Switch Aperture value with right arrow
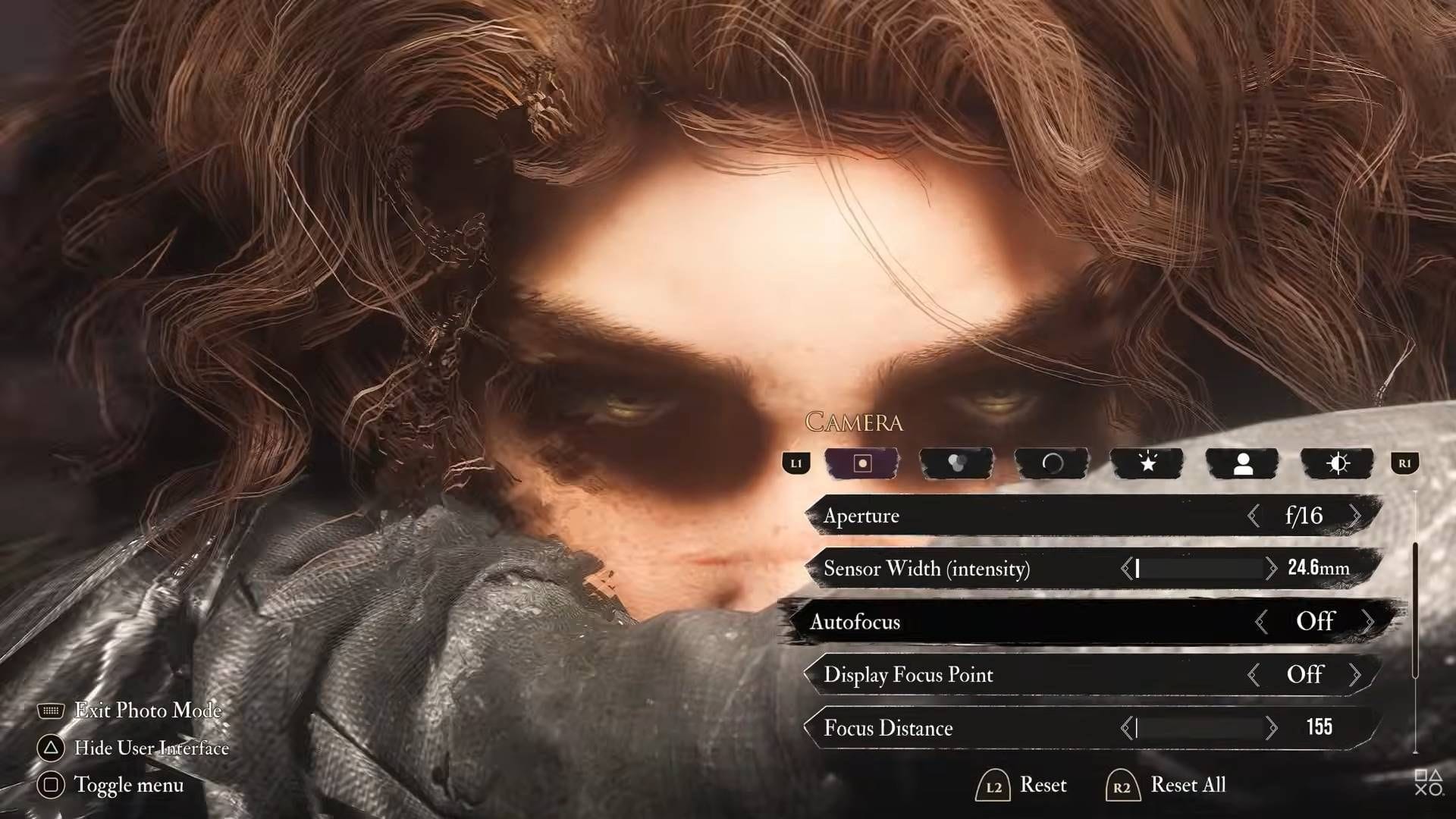This screenshot has width=1456, height=819. coord(1357,515)
